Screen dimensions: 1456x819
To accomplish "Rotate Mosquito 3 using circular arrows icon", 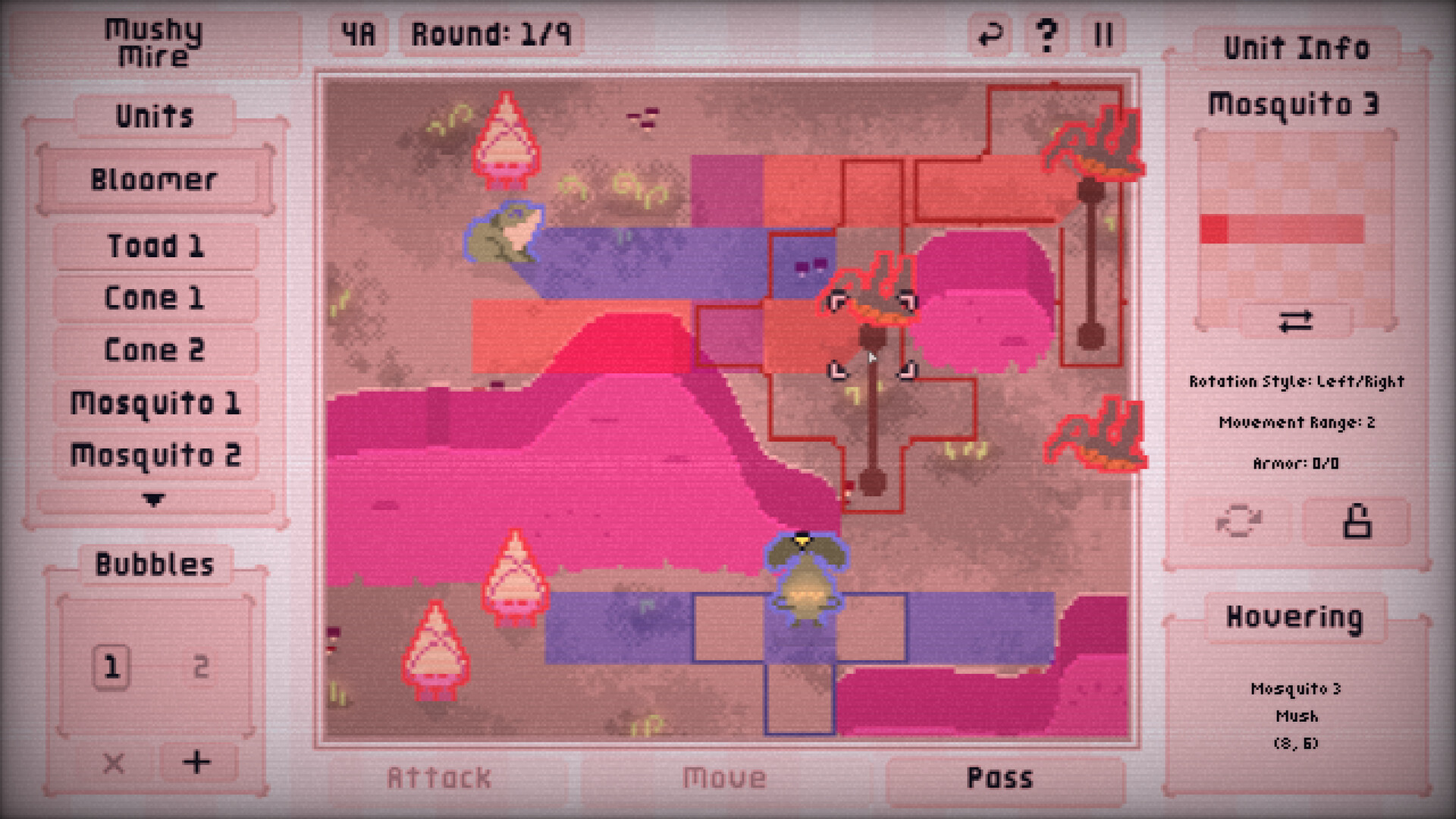I will 1239,521.
